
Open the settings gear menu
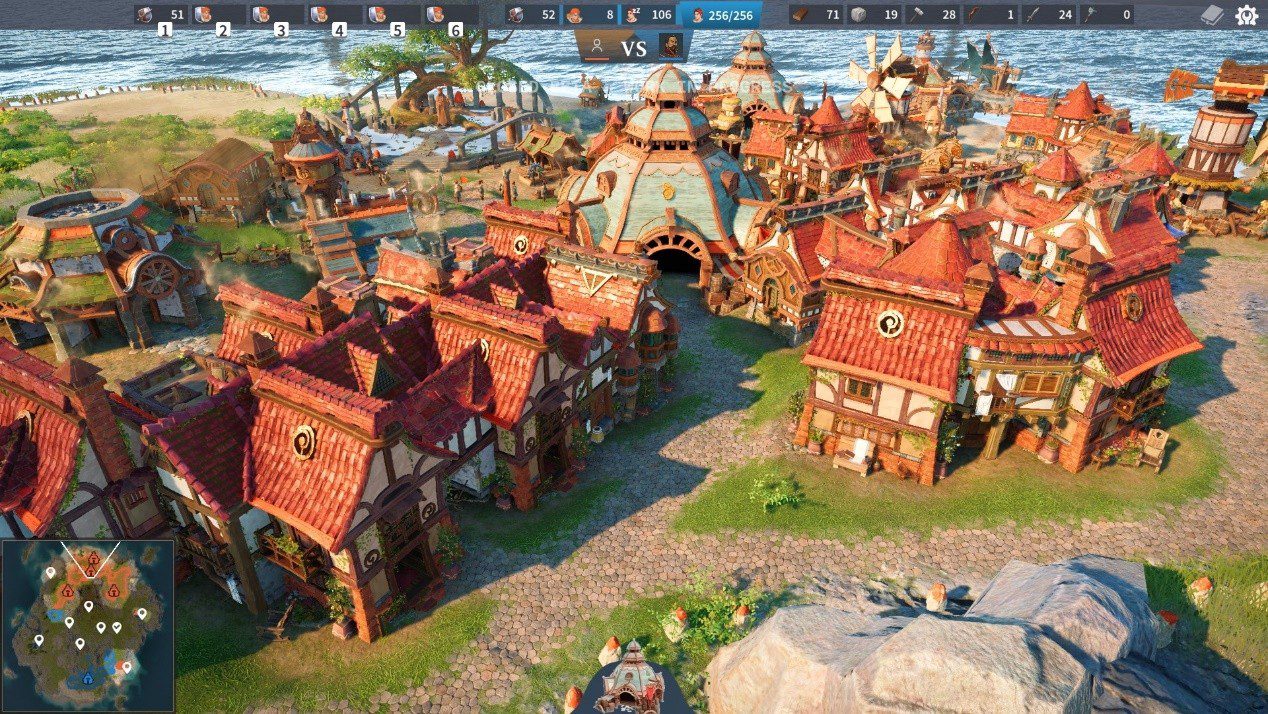[1246, 15]
